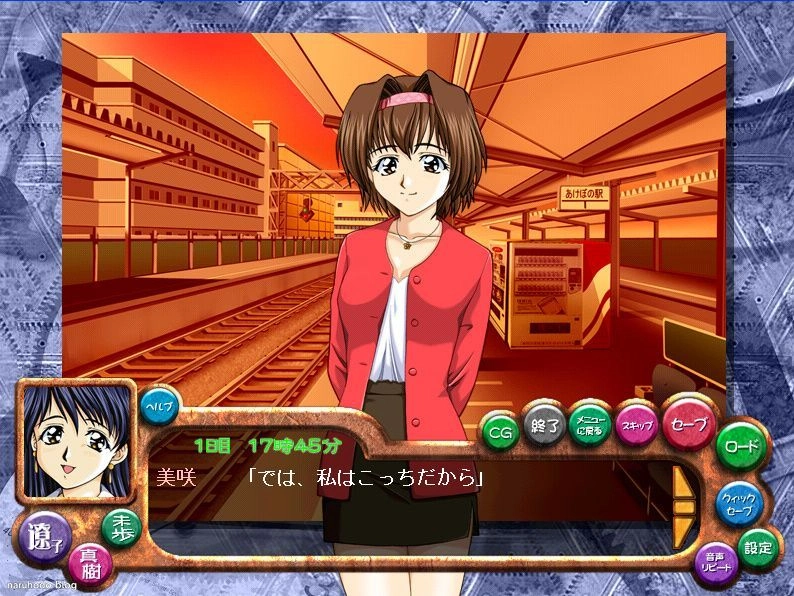The height and width of the screenshot is (596, 794).
Task: Open the CG gallery button
Action: coord(498,431)
